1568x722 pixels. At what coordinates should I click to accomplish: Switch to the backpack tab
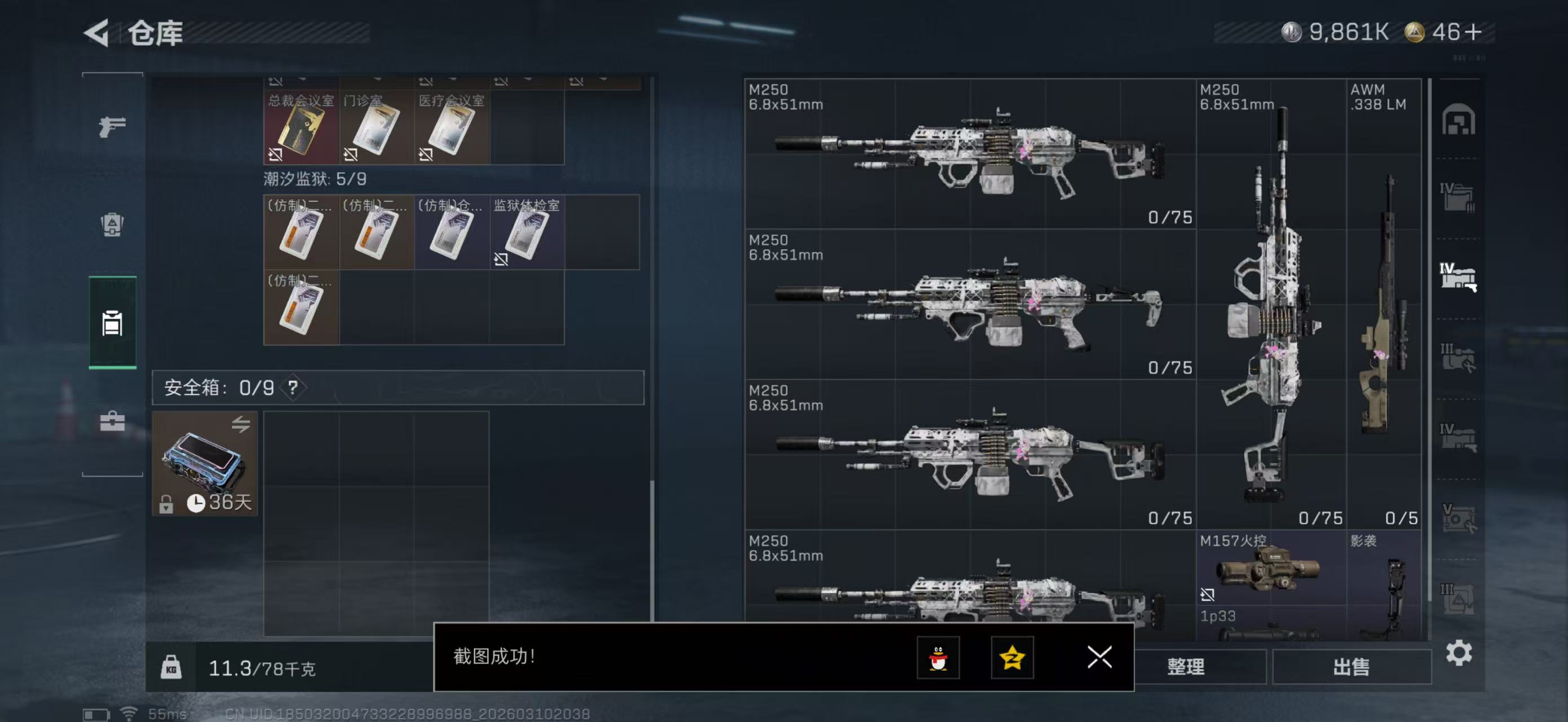(112, 224)
